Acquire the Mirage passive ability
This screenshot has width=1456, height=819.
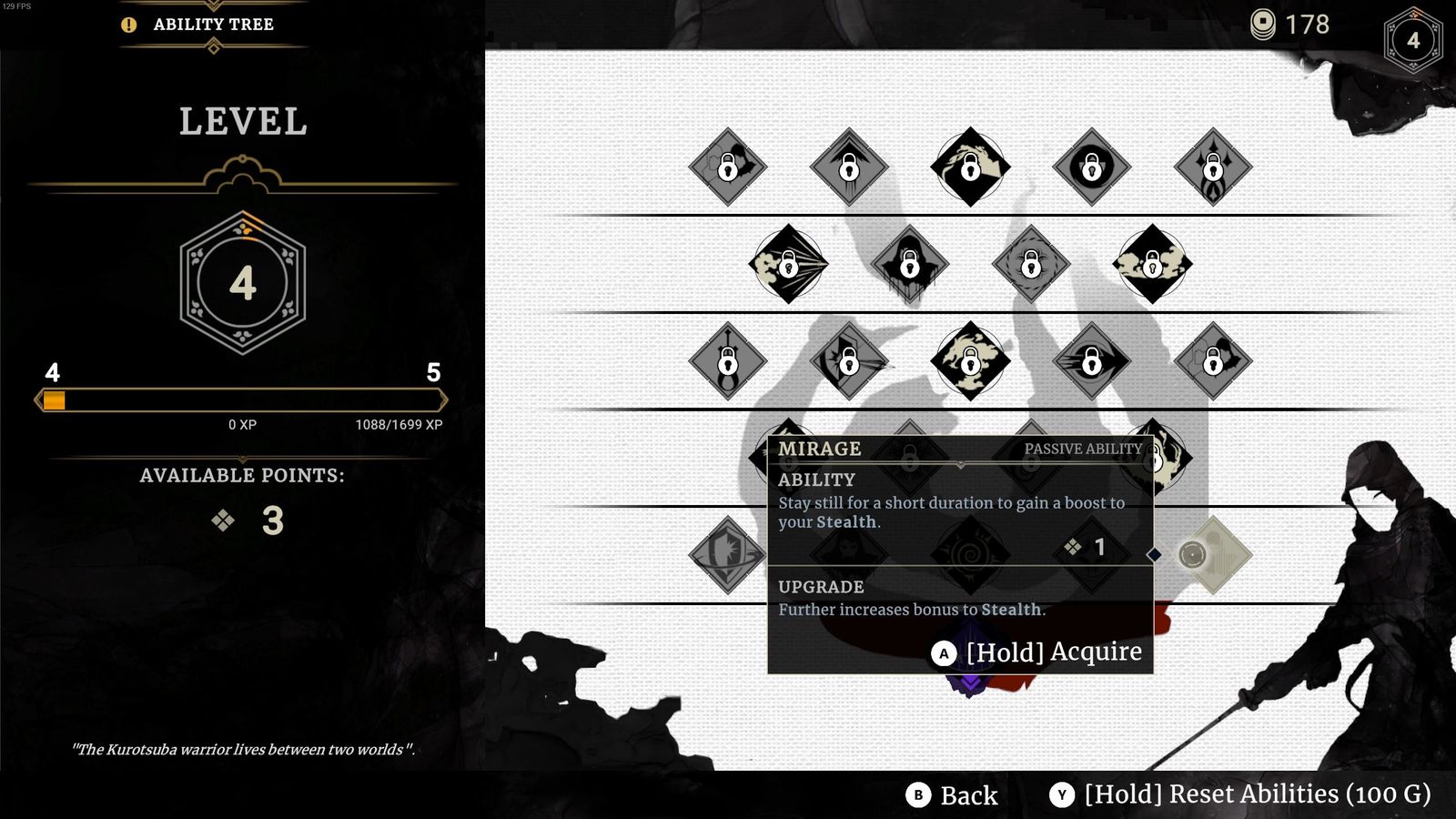pos(1037,652)
